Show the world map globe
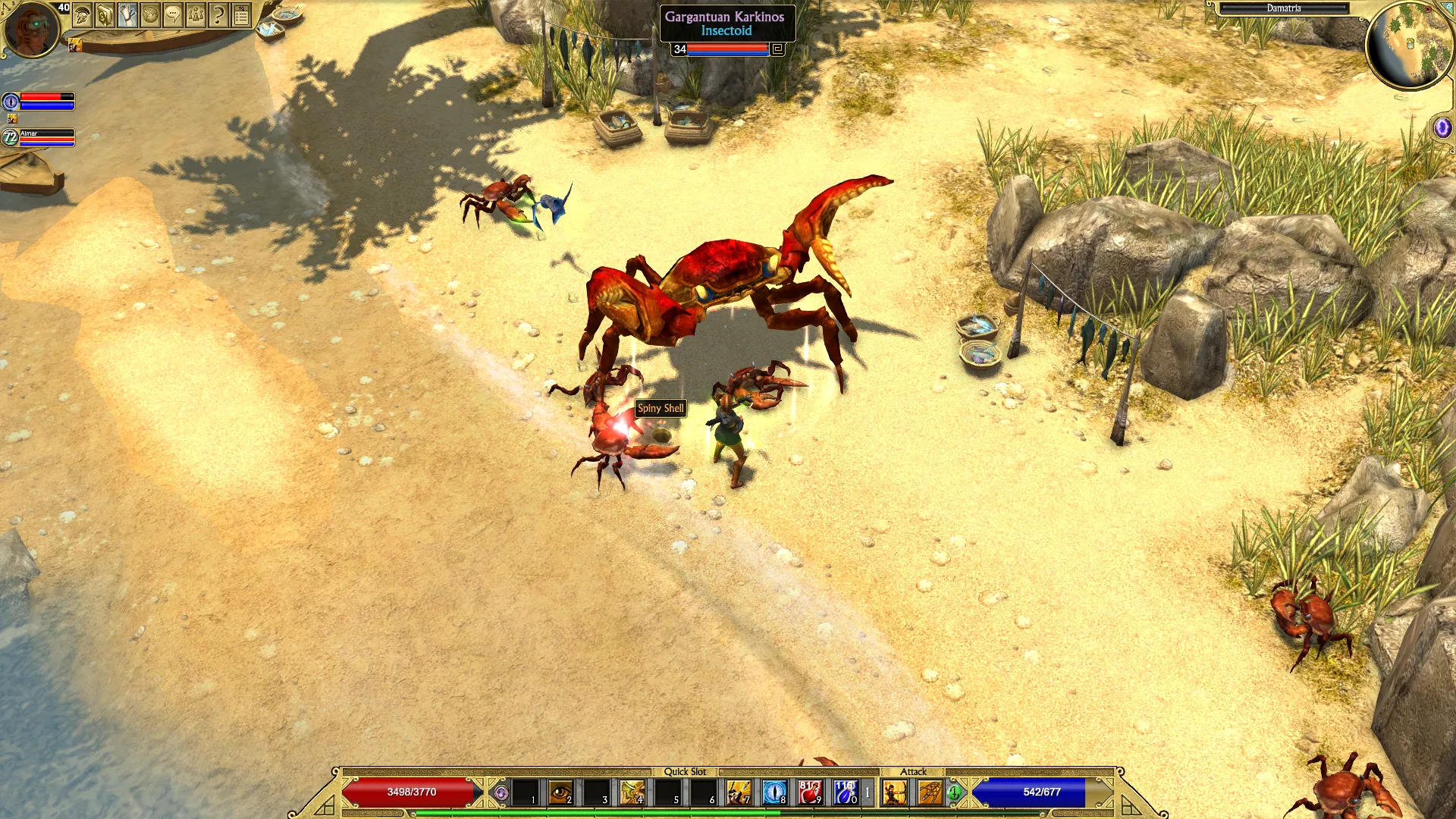The width and height of the screenshot is (1456, 819). [150, 15]
